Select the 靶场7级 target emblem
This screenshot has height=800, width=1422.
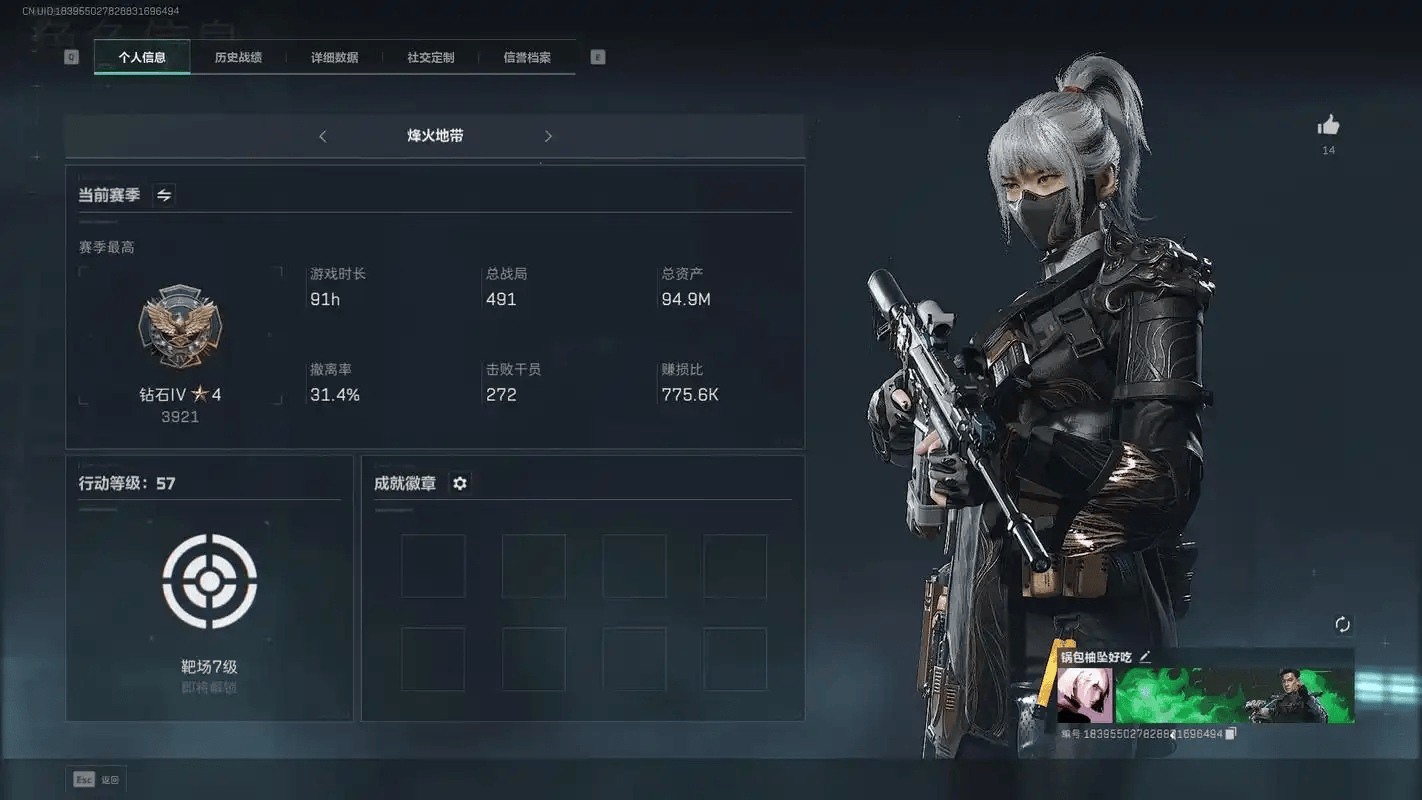[x=209, y=582]
